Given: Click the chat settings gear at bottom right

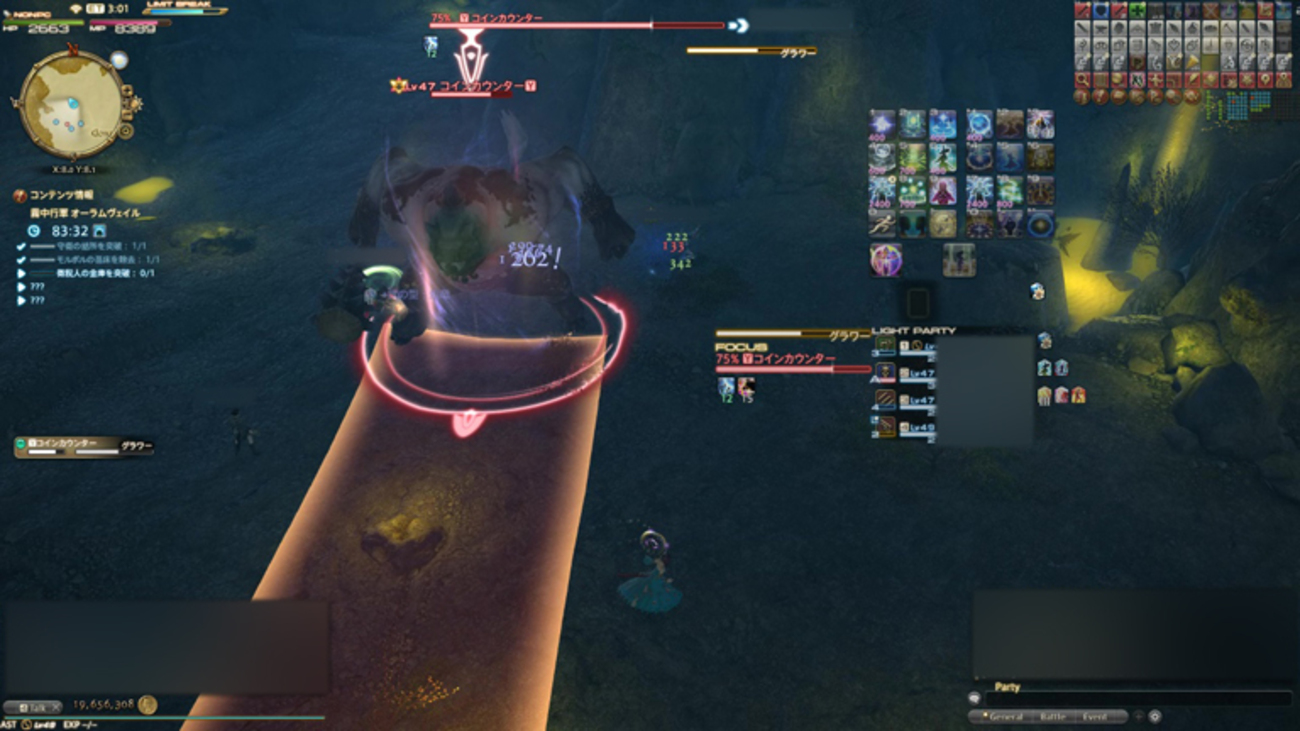Looking at the screenshot, I should click(x=1153, y=717).
